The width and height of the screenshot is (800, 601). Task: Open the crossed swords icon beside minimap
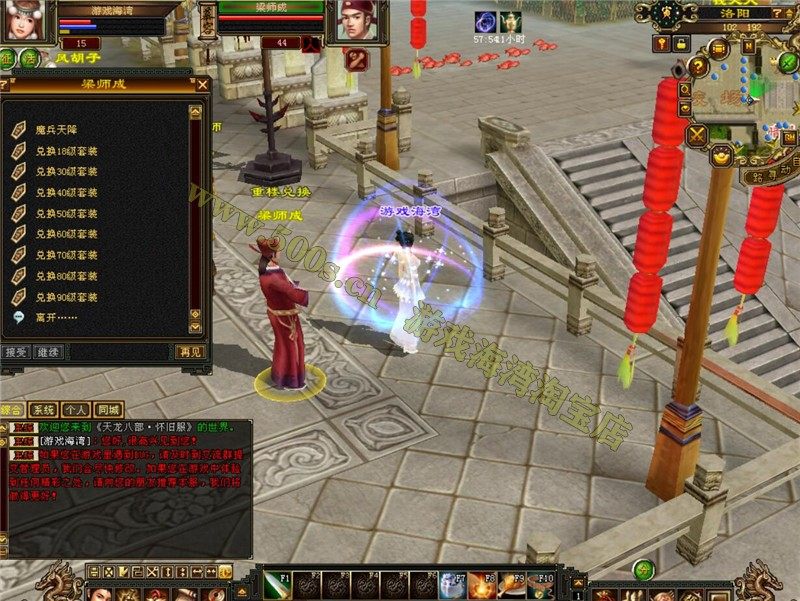[x=696, y=136]
